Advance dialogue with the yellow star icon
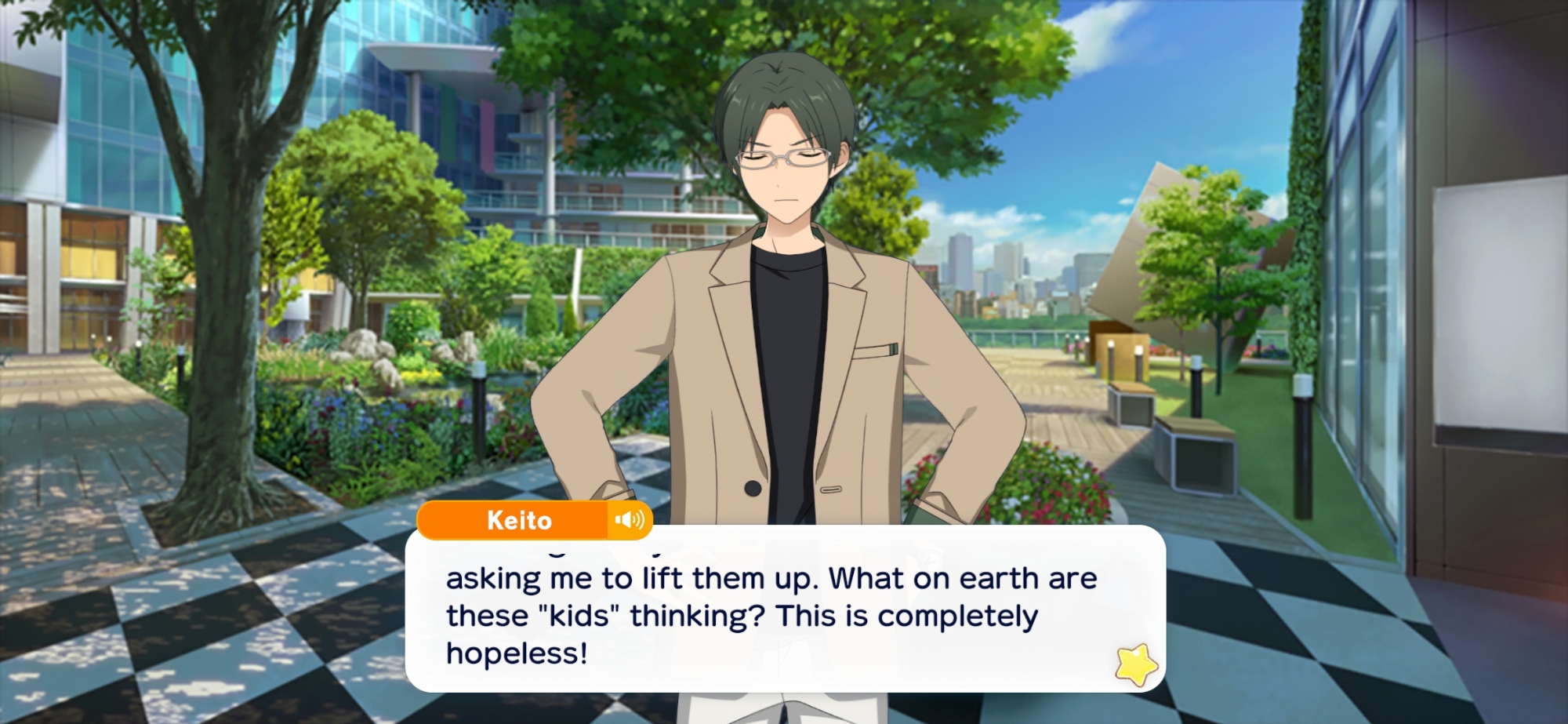This screenshot has height=724, width=1568. 1136,664
